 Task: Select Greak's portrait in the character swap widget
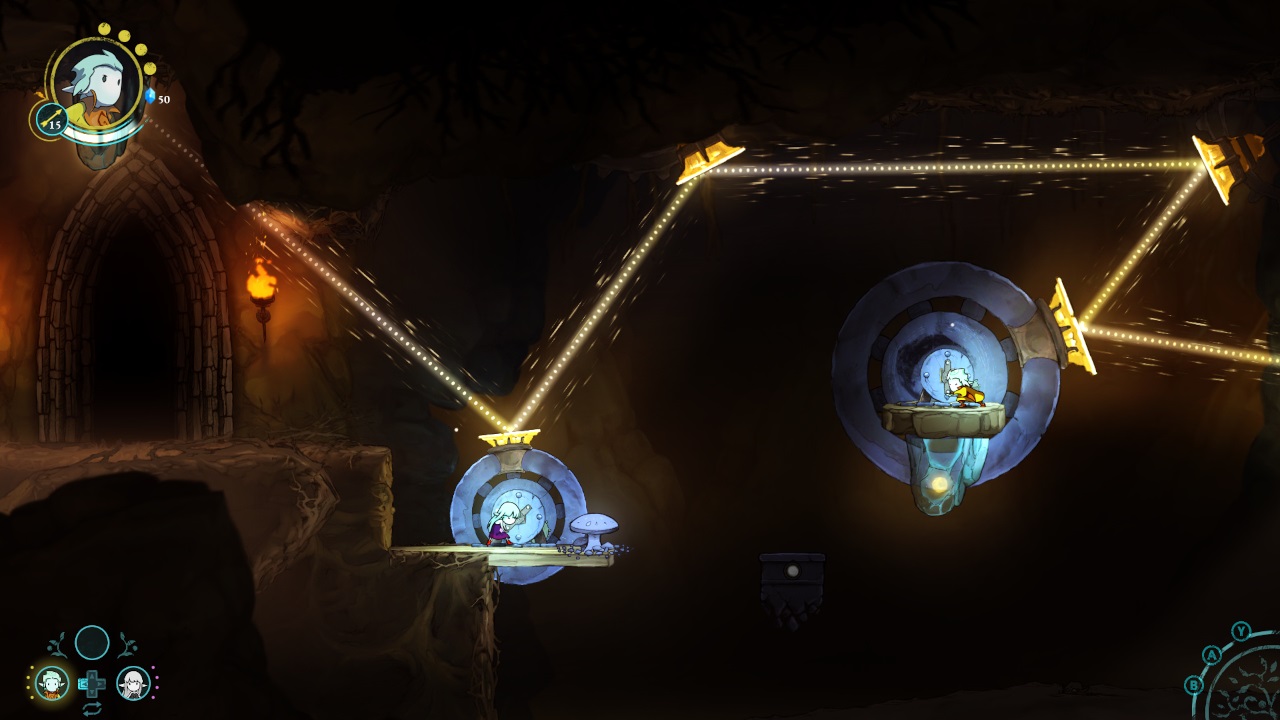pyautogui.click(x=53, y=683)
